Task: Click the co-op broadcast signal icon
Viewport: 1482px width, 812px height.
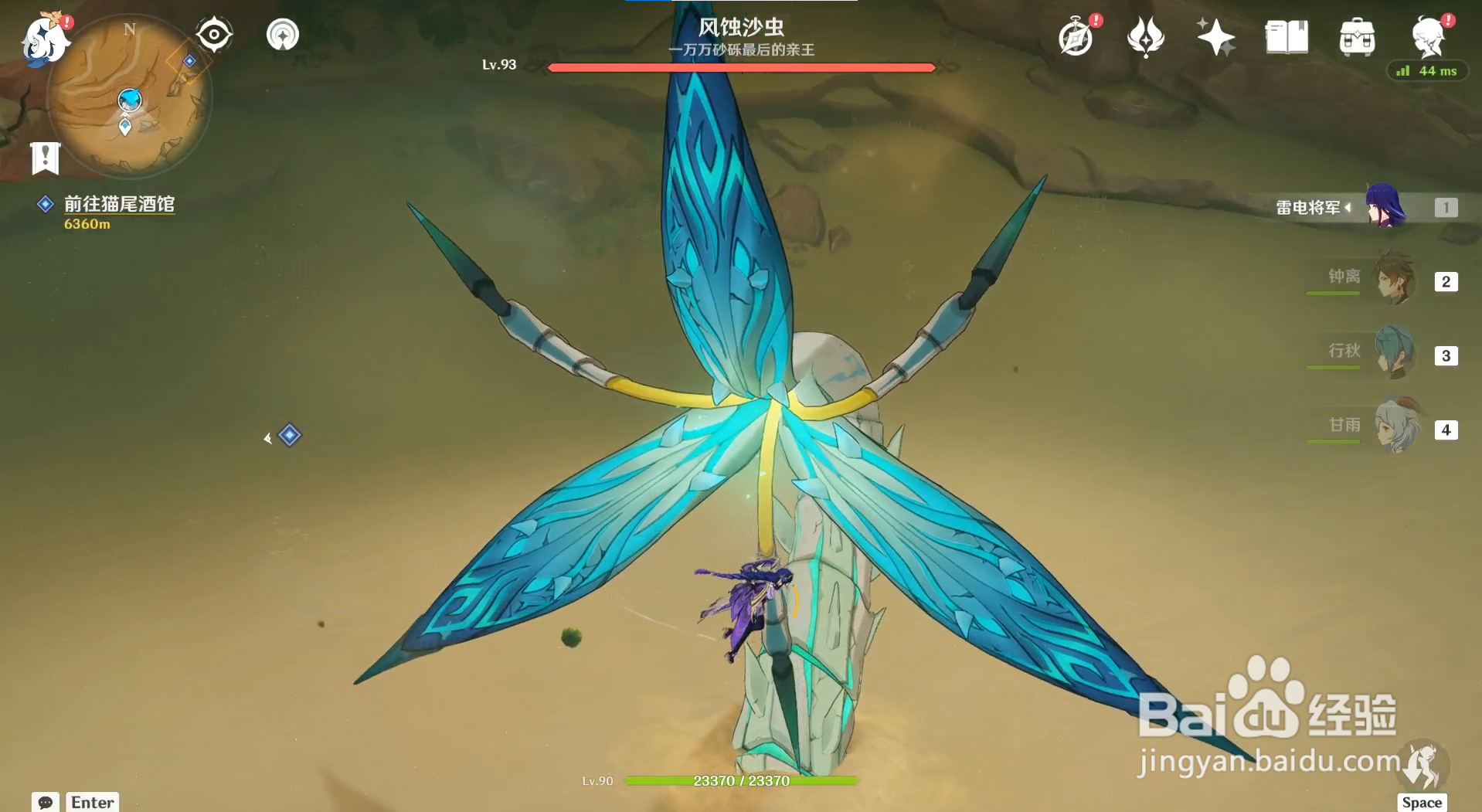Action: (x=282, y=33)
